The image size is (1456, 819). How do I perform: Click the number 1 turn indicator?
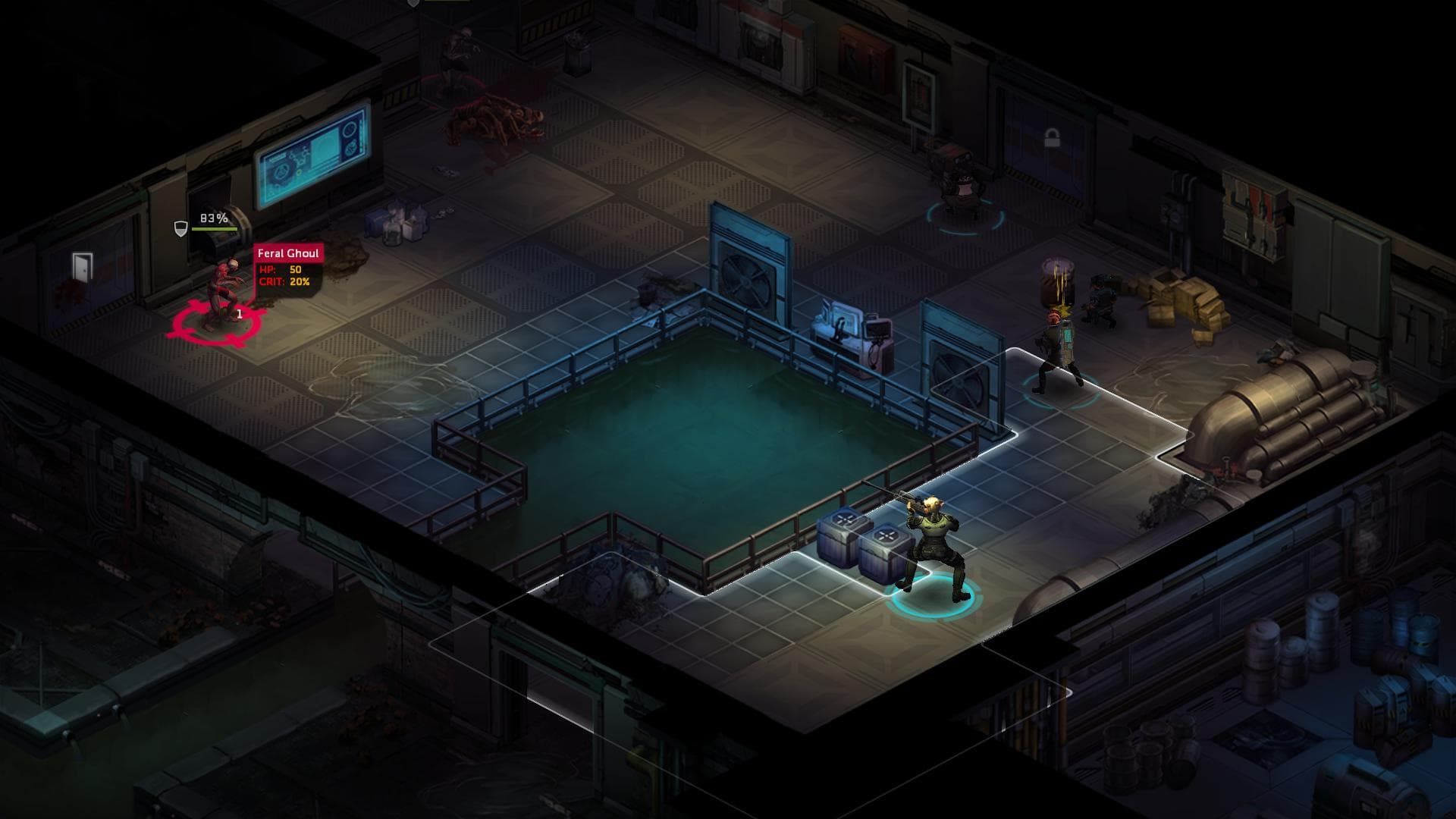click(238, 312)
